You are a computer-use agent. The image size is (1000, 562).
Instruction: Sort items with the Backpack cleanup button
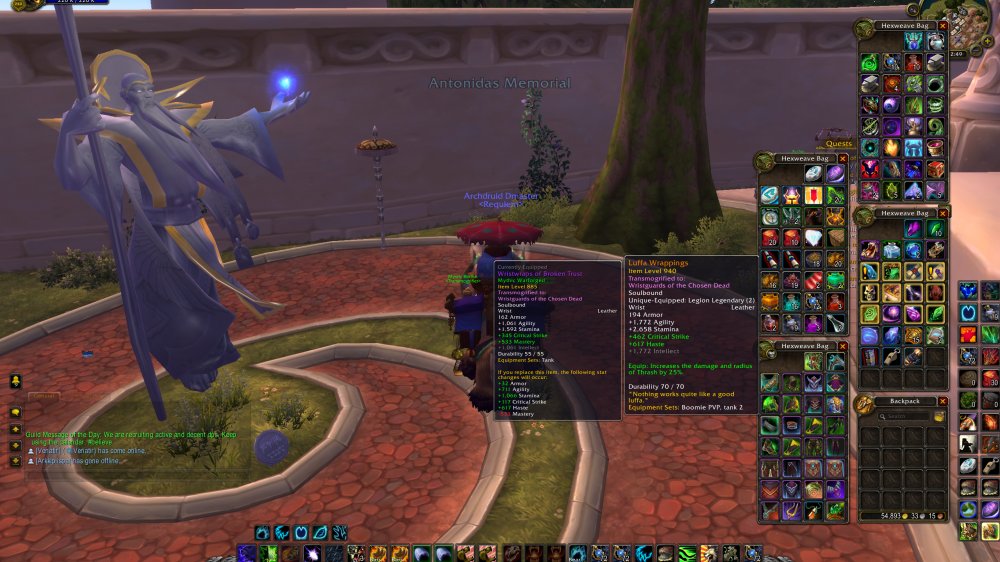(x=939, y=416)
